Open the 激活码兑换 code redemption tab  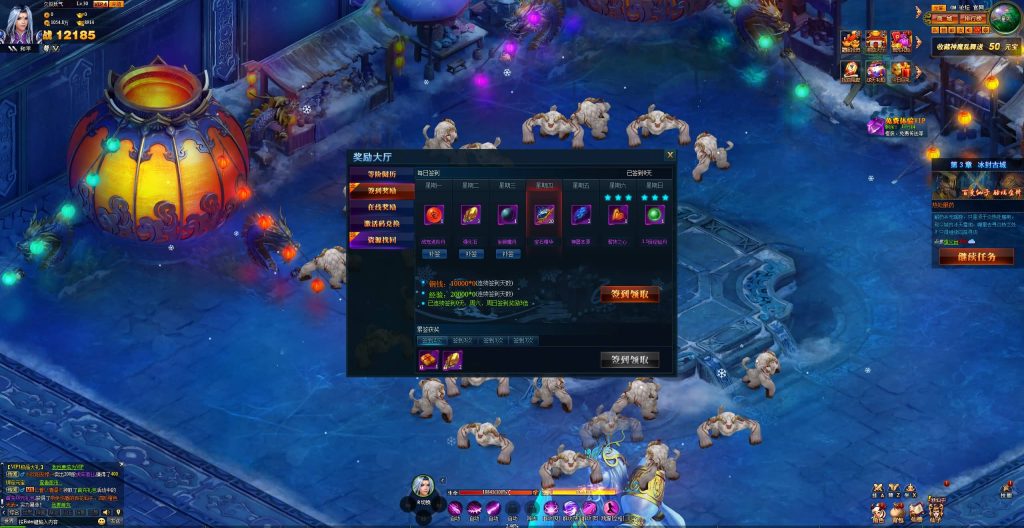(381, 222)
